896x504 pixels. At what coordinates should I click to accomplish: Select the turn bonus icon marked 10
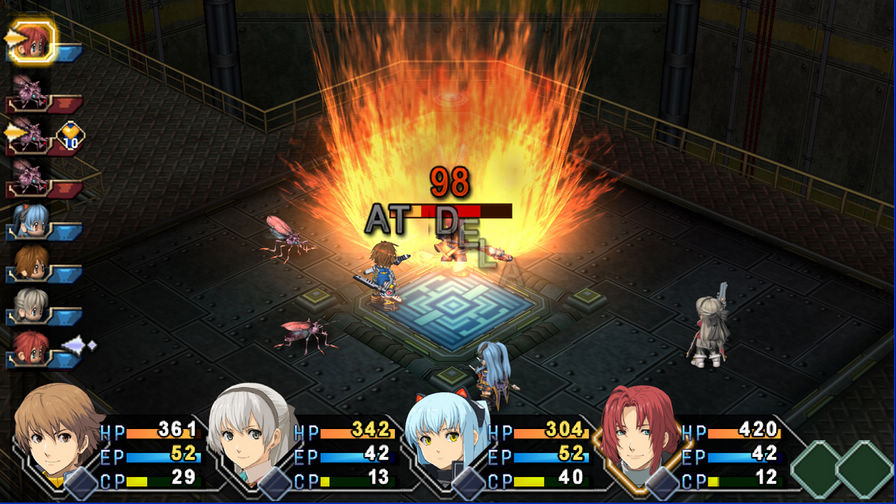pyautogui.click(x=70, y=133)
